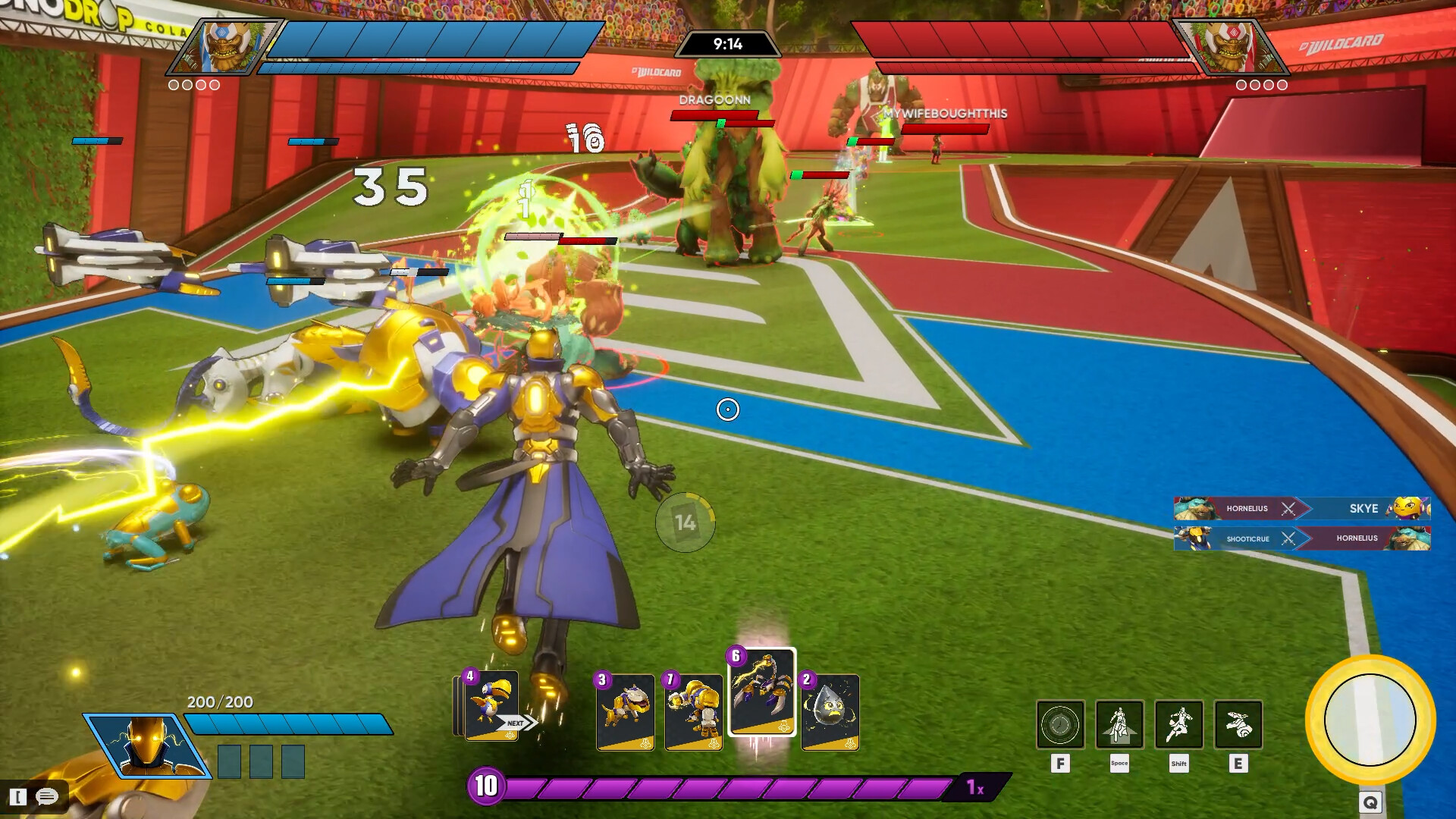Pick the gold armored brute card costing 7
The image size is (1456, 819).
coord(693,711)
